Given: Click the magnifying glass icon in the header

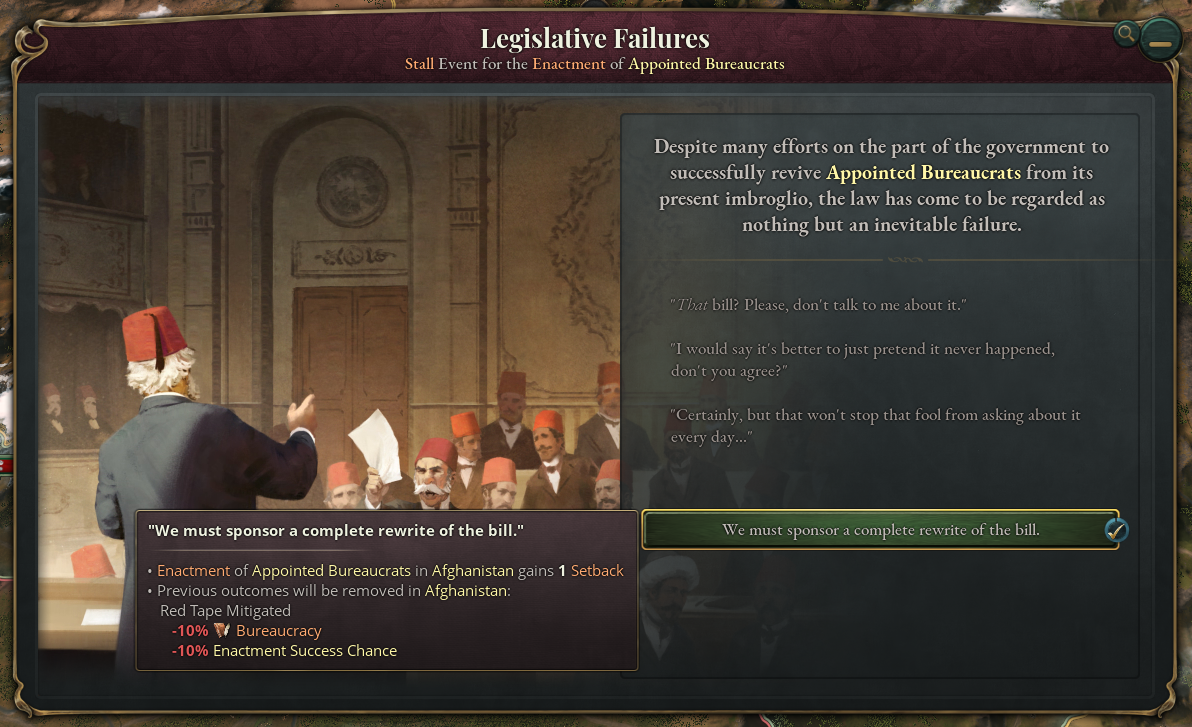Looking at the screenshot, I should tap(1127, 34).
